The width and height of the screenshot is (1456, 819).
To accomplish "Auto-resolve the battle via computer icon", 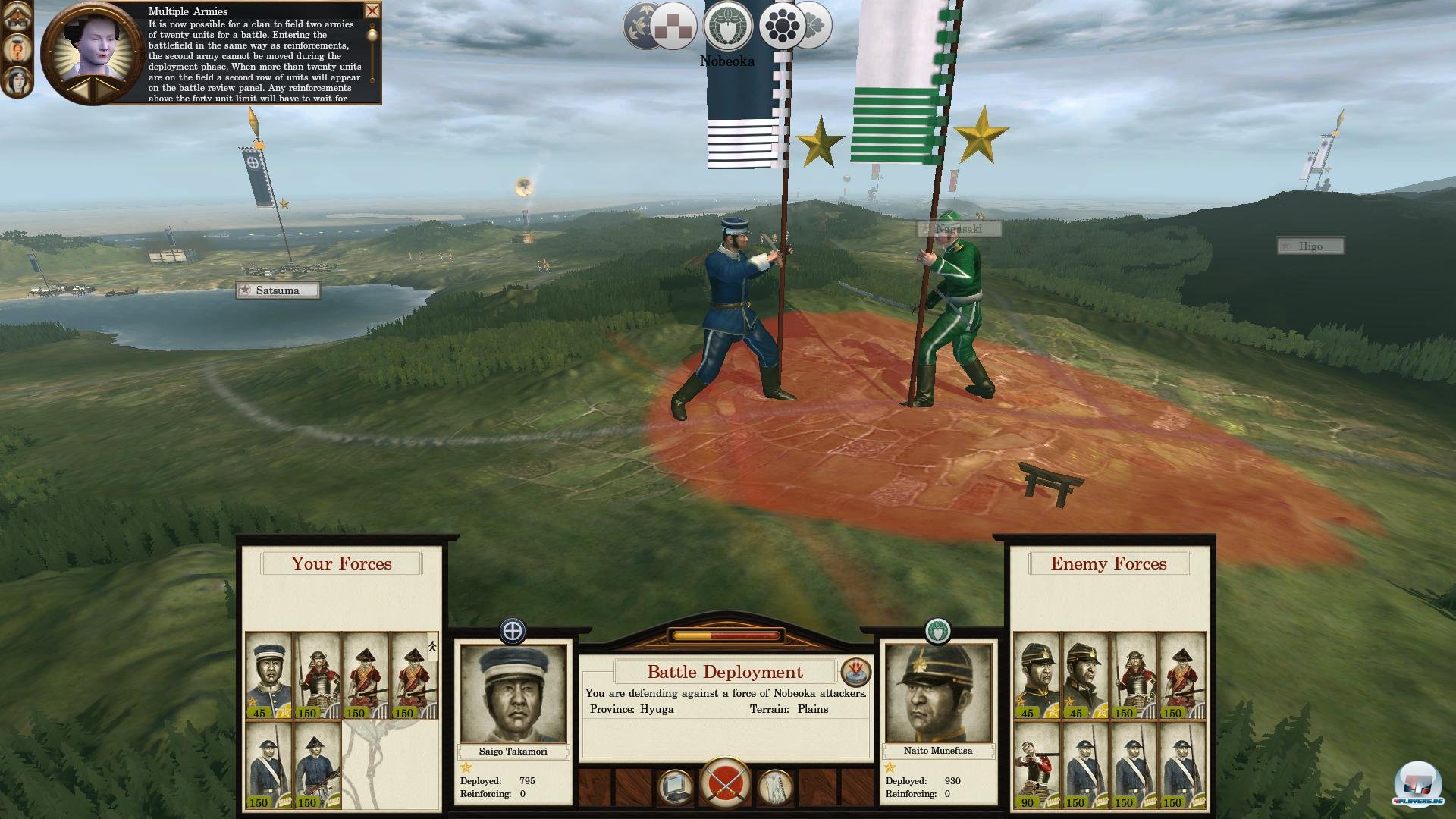I will pyautogui.click(x=674, y=787).
